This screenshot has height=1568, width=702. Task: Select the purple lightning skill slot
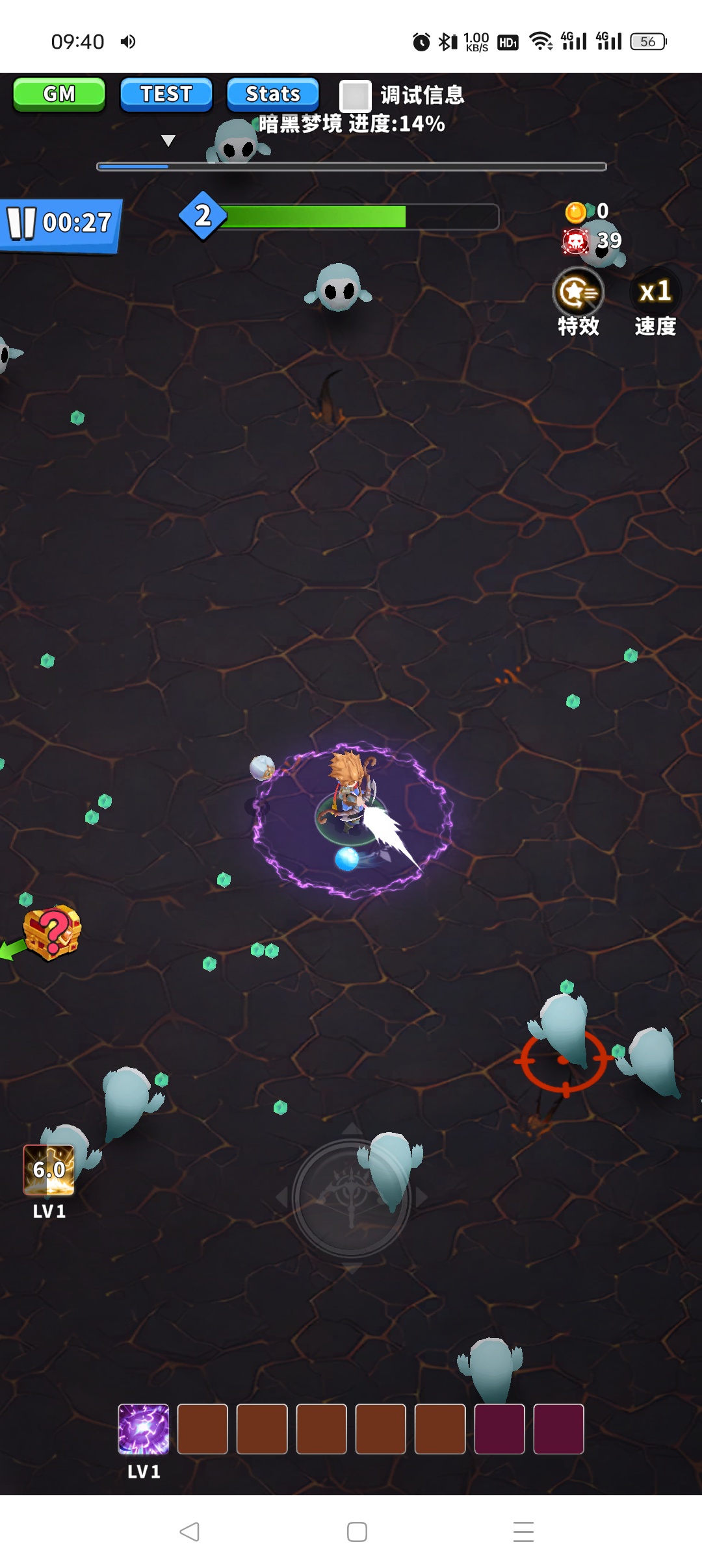point(144,1428)
